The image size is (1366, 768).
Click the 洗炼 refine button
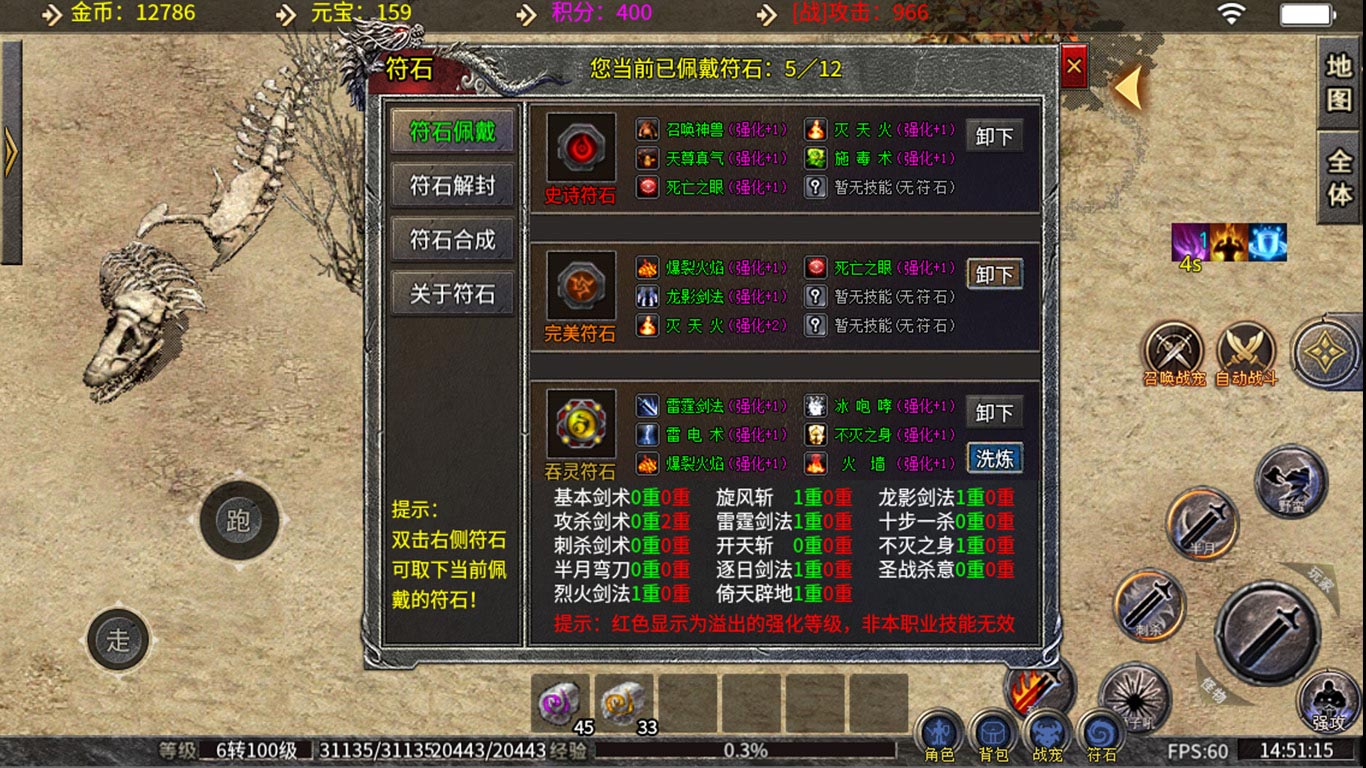[994, 458]
